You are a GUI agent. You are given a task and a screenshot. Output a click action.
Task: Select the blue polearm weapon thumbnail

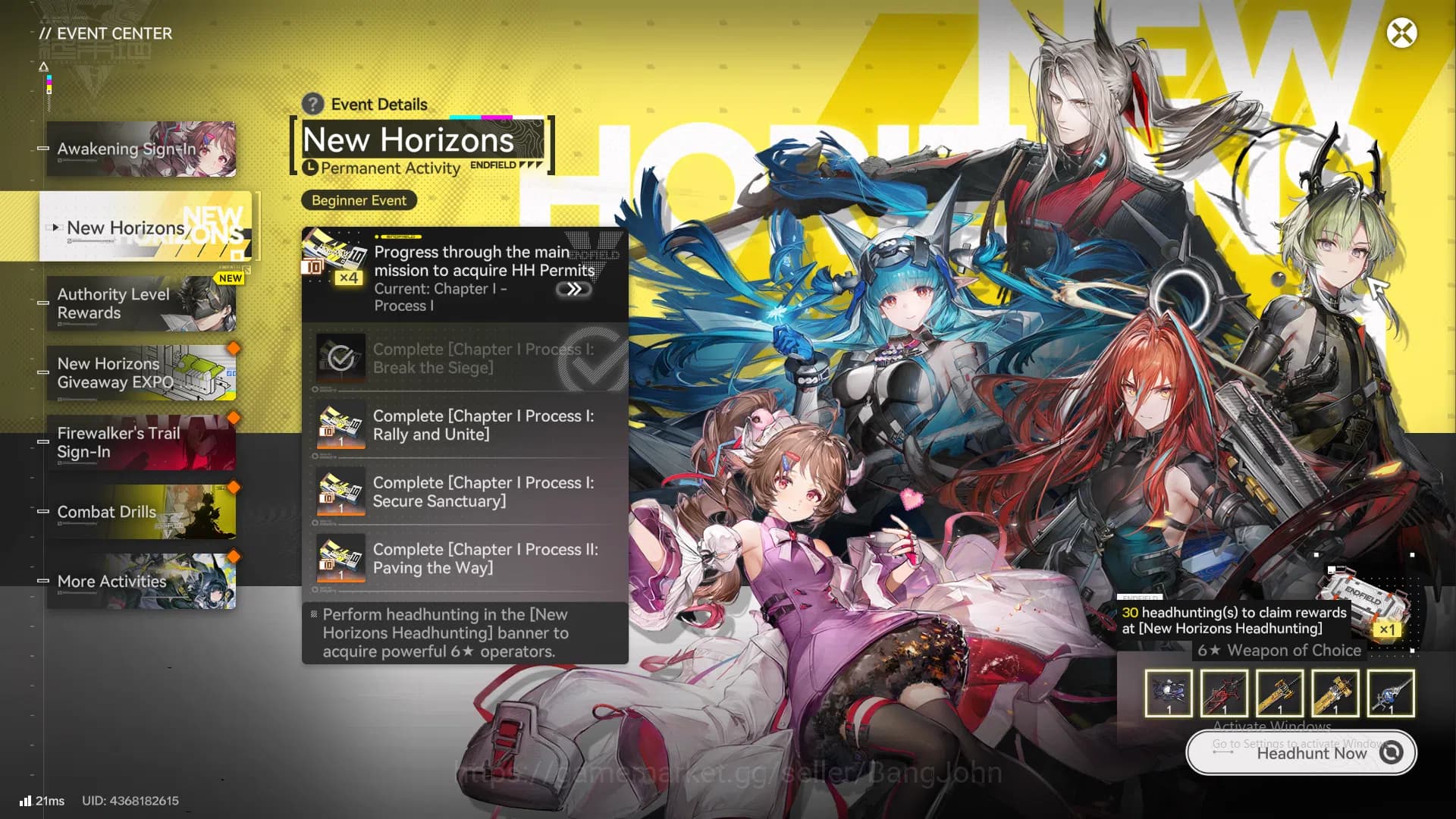point(1392,692)
